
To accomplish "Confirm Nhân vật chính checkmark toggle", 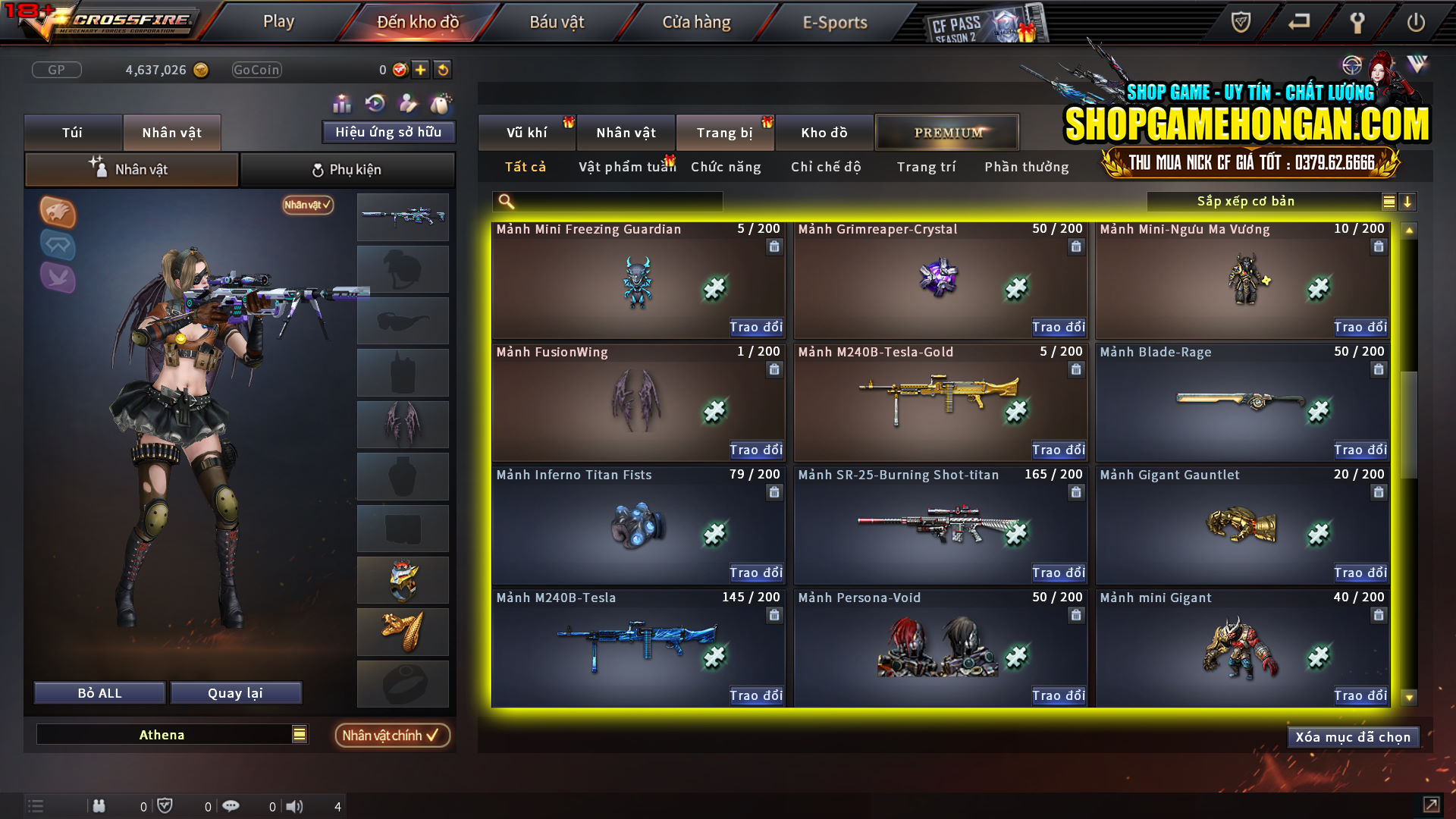I will (392, 735).
